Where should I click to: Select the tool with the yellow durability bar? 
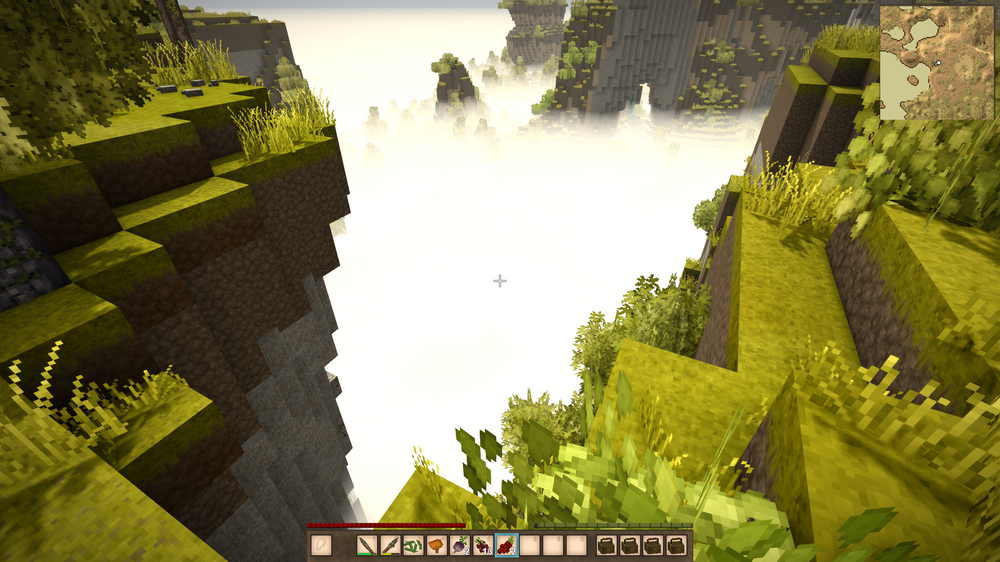[391, 545]
